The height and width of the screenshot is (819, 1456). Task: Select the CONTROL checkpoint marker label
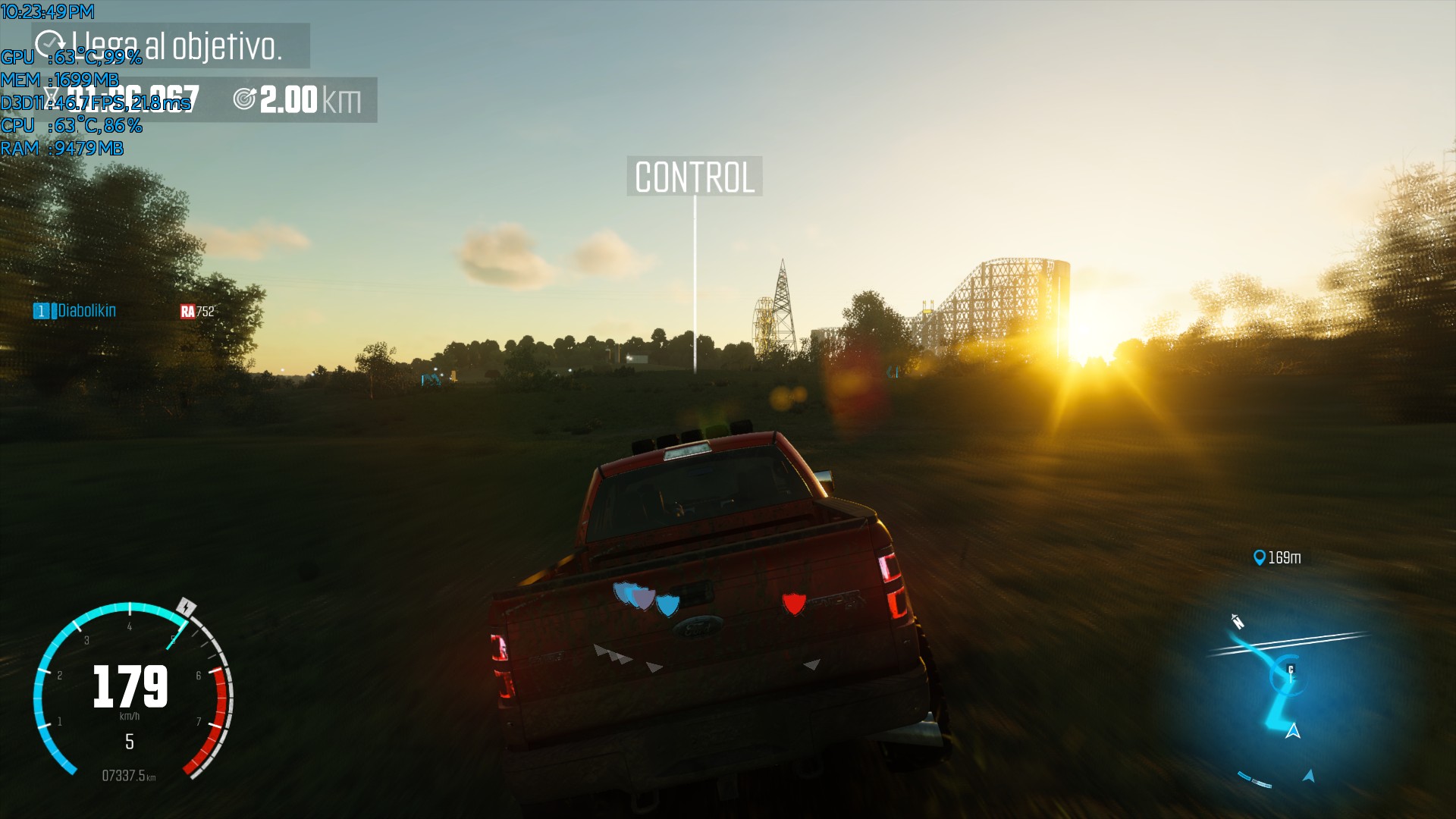pyautogui.click(x=694, y=177)
